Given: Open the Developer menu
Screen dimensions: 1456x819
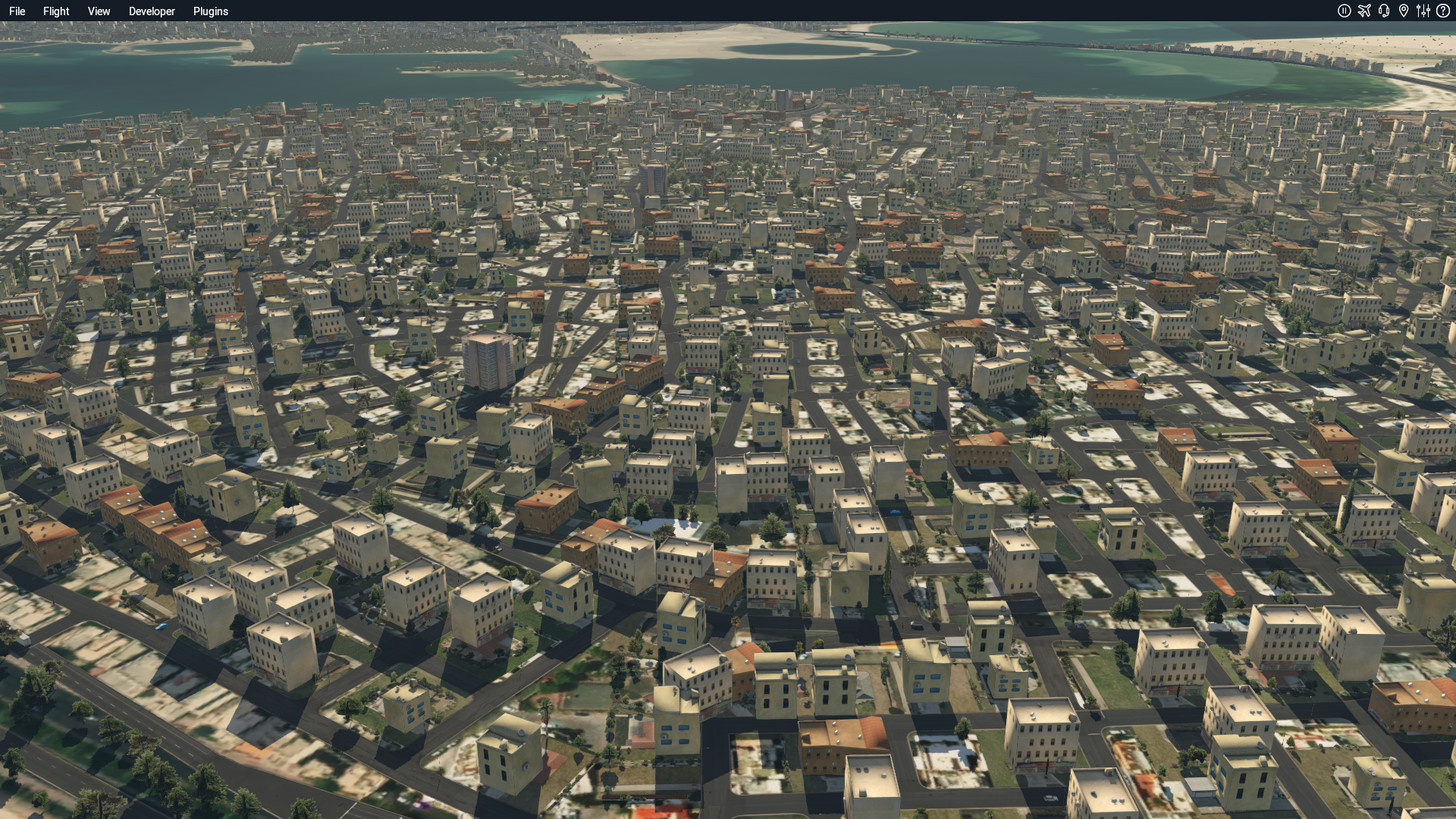Looking at the screenshot, I should pyautogui.click(x=151, y=11).
